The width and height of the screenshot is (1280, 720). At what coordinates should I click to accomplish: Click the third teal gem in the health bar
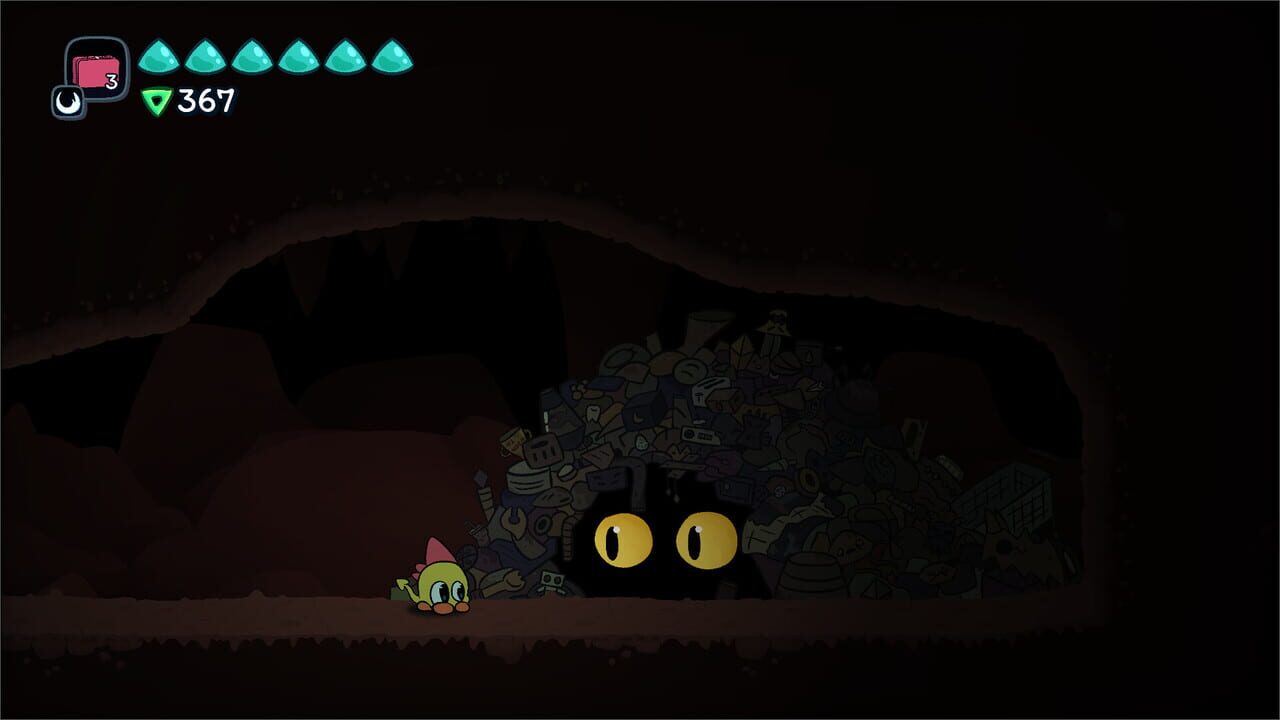click(x=250, y=57)
